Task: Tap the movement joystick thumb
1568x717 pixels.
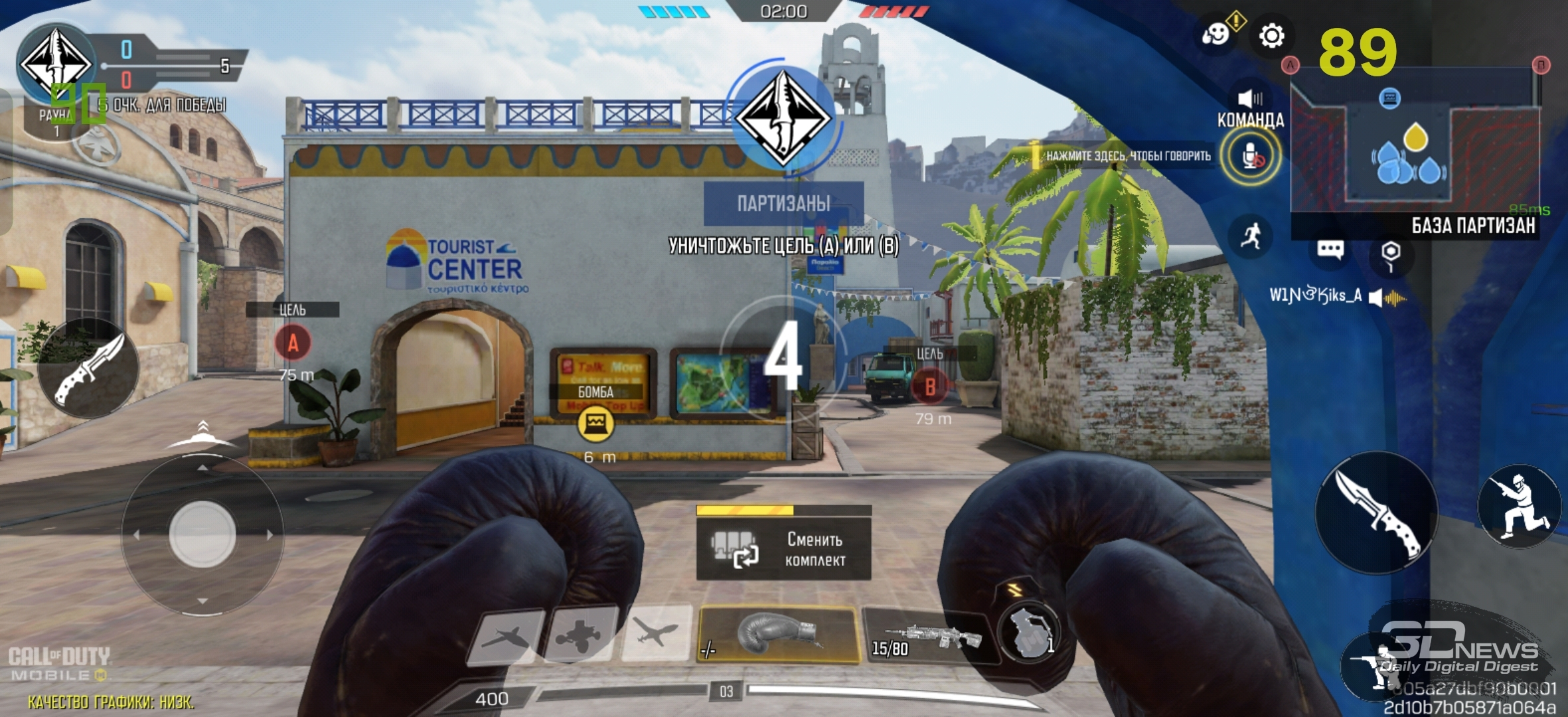Action: click(202, 534)
